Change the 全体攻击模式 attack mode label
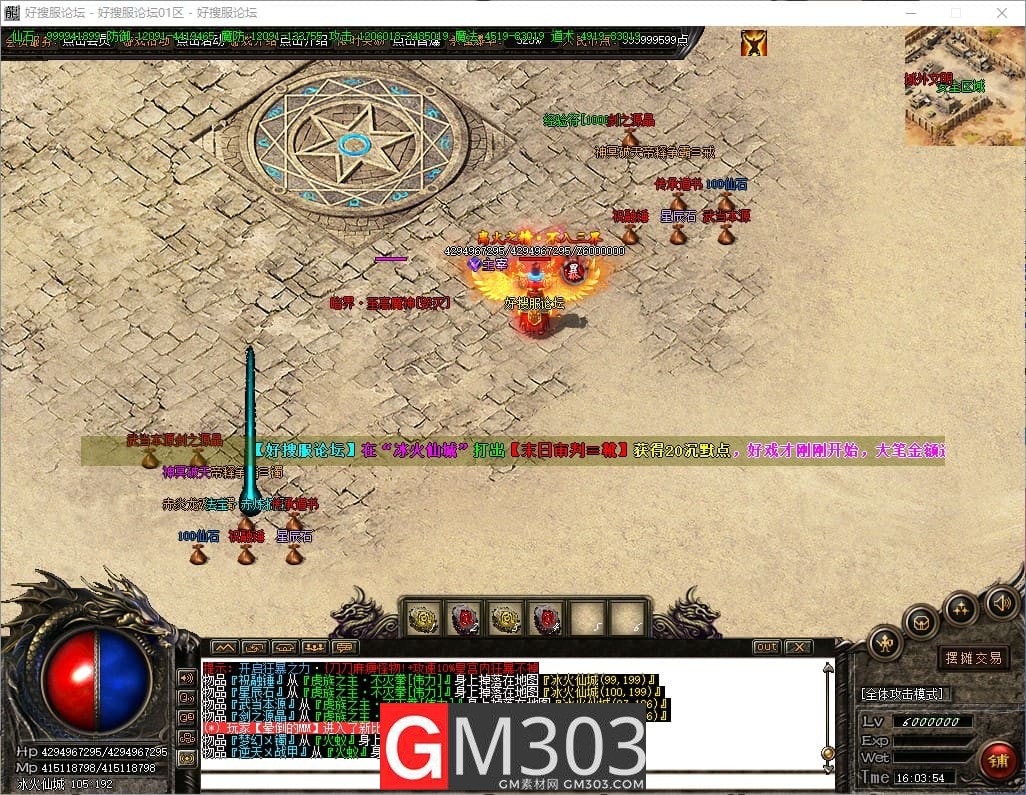Image resolution: width=1026 pixels, height=795 pixels. [x=903, y=694]
